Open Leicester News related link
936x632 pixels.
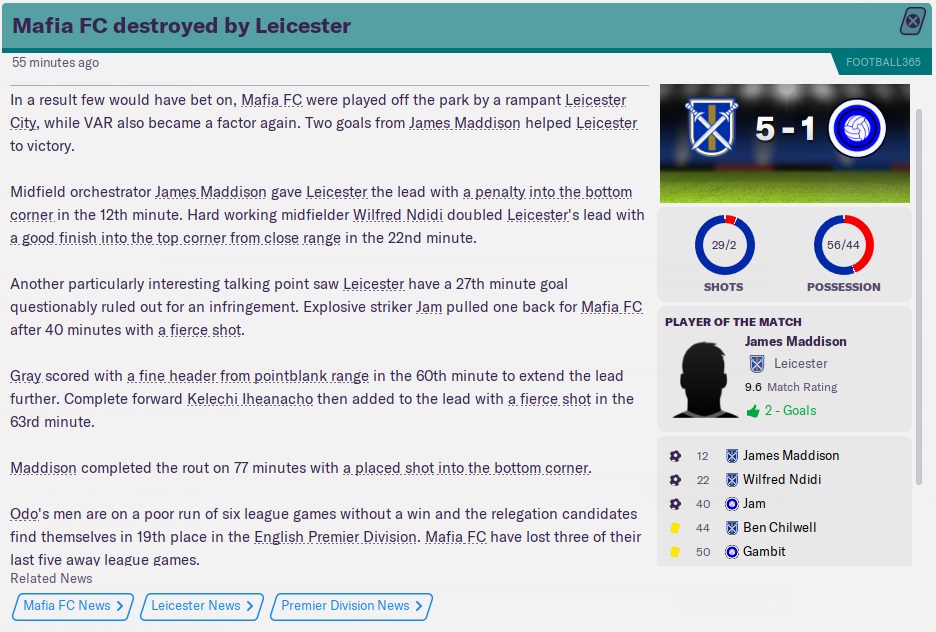202,606
